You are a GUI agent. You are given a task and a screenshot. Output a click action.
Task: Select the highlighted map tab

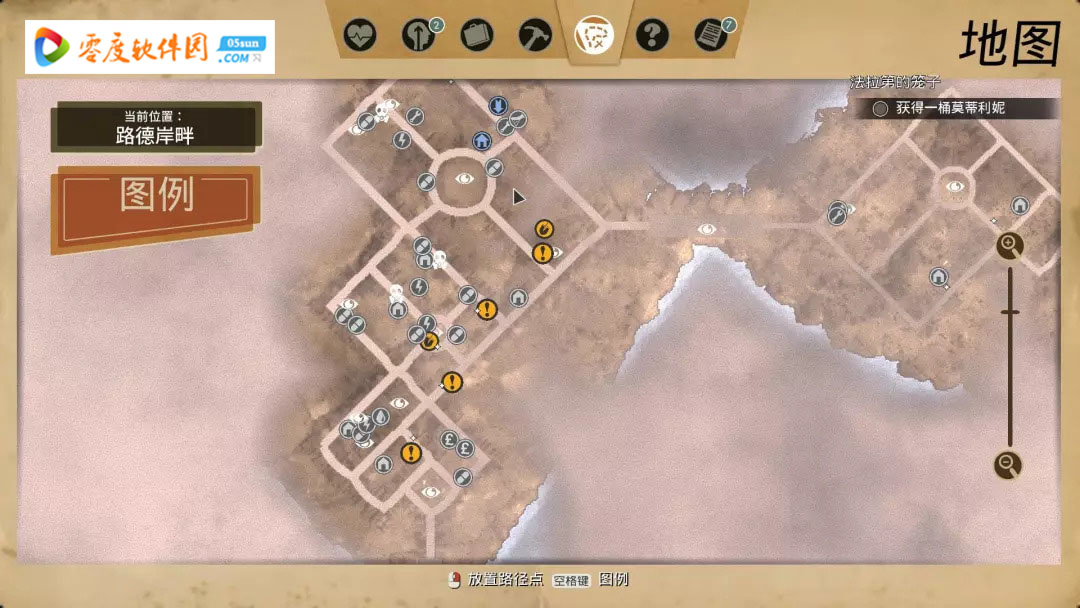click(594, 35)
